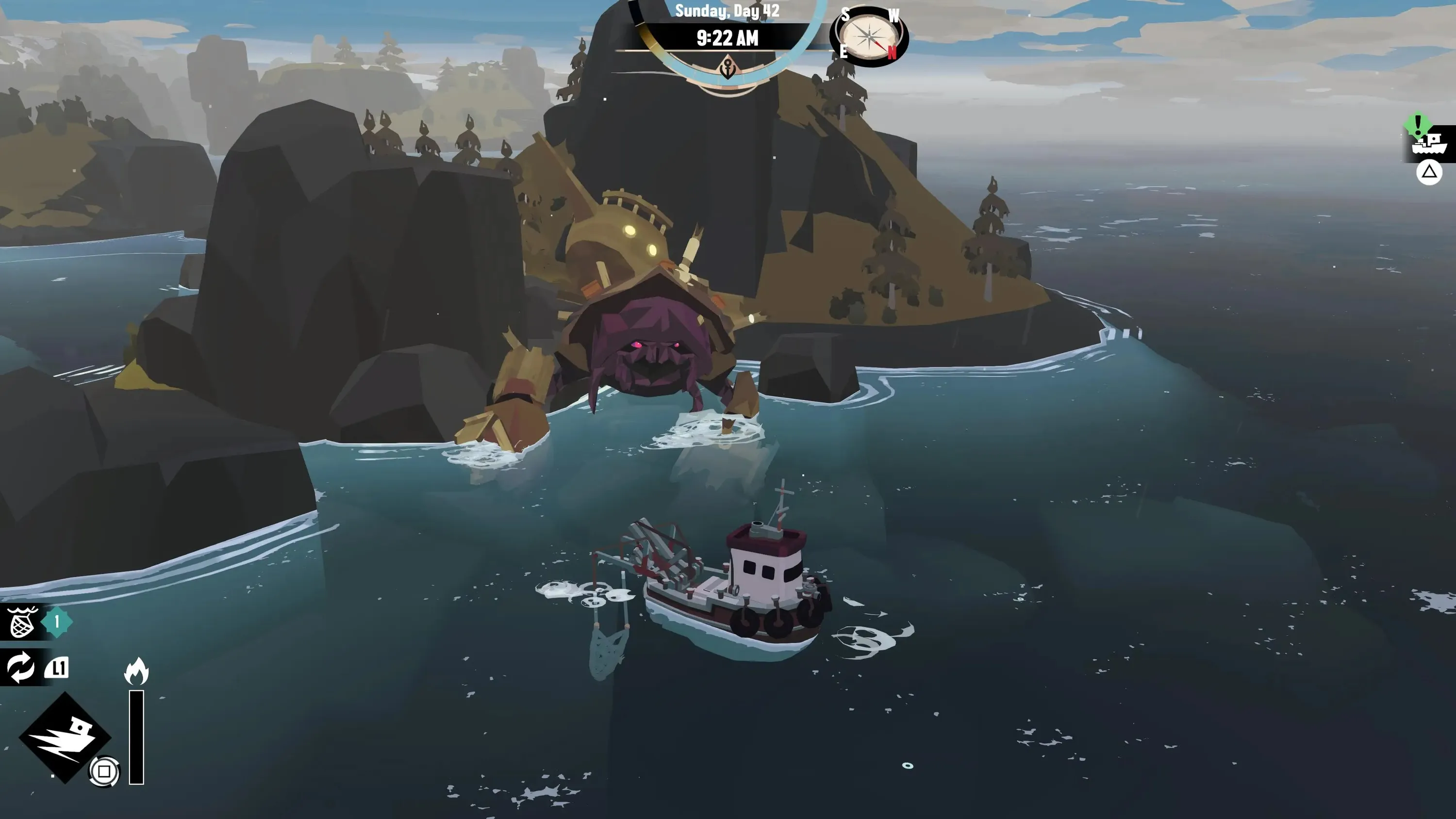Click the W direction label on the compass
This screenshot has height=819, width=1456.
pyautogui.click(x=893, y=15)
